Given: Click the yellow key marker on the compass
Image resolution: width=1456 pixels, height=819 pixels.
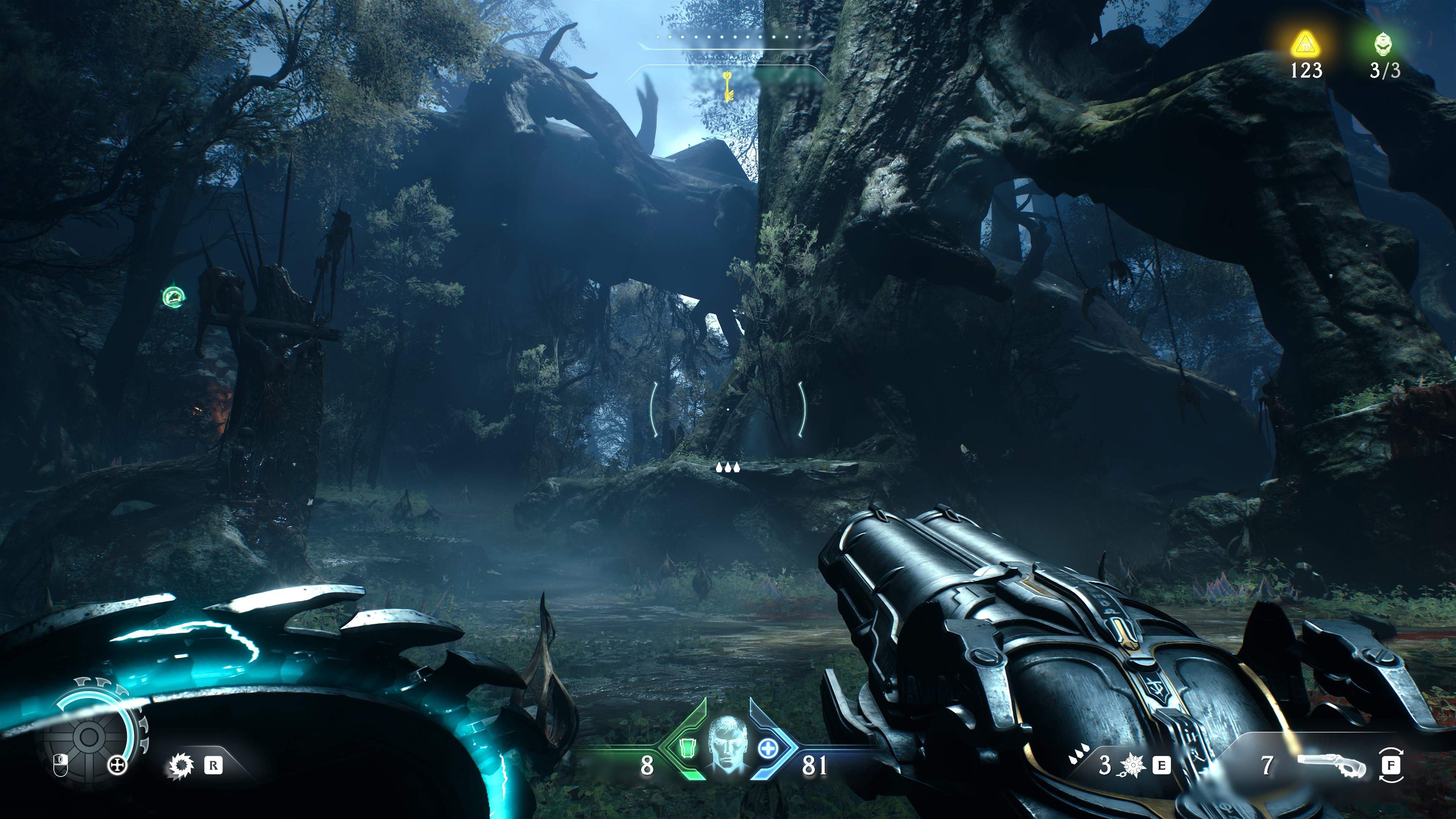Looking at the screenshot, I should click(728, 86).
